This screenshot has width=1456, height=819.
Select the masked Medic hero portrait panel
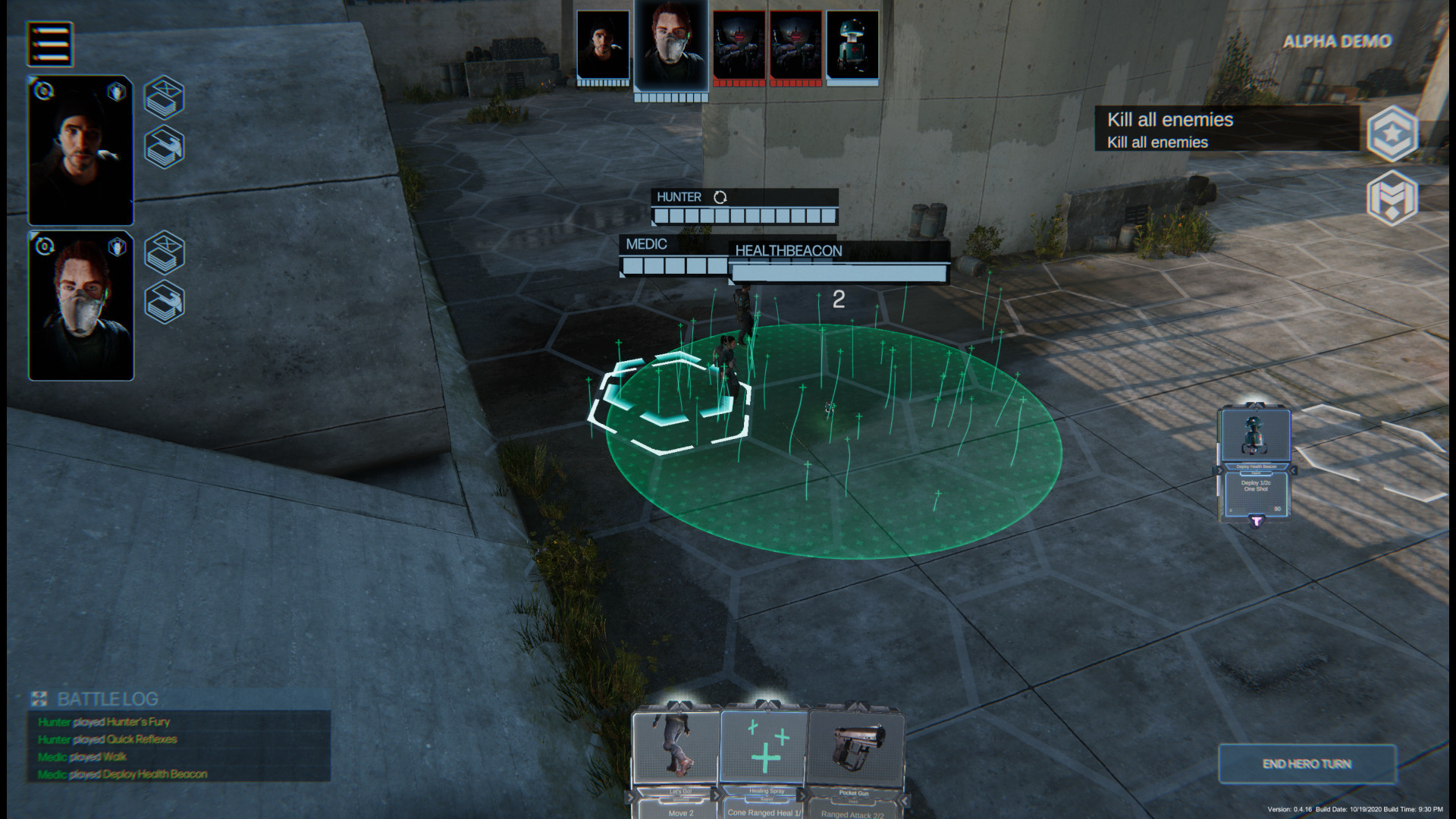click(x=80, y=306)
